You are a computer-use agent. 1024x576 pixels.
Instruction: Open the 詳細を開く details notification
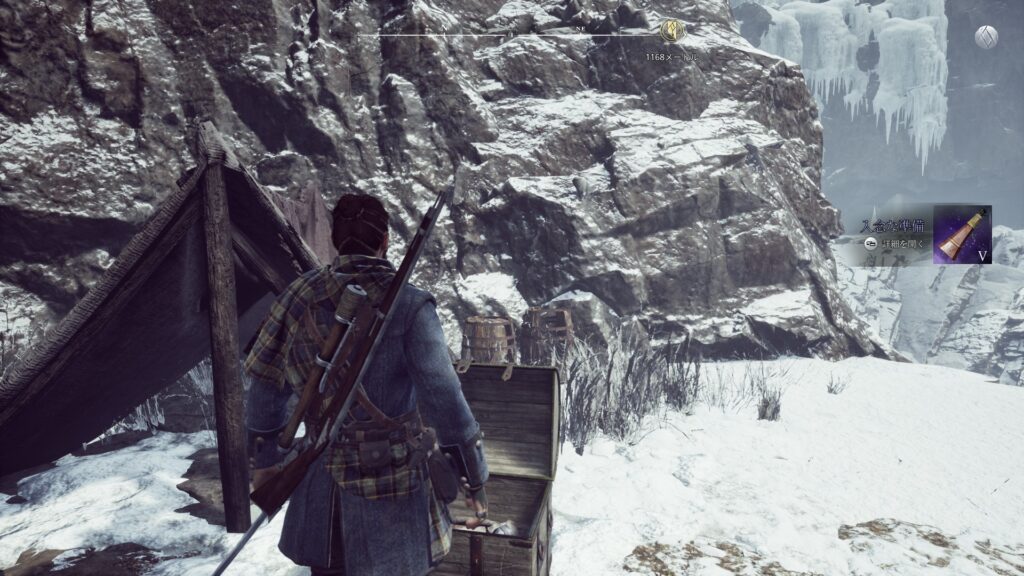897,242
